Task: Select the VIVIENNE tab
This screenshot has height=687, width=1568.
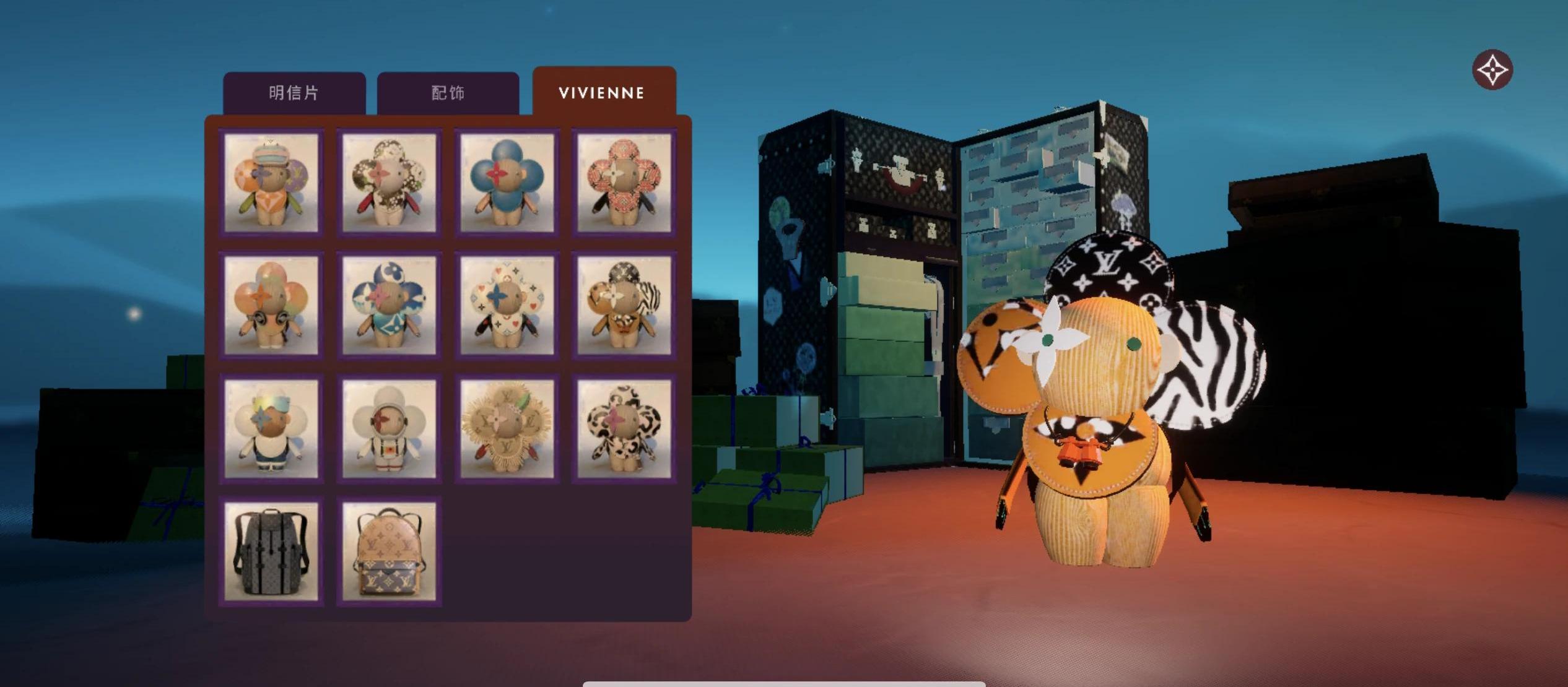Action: pyautogui.click(x=603, y=93)
